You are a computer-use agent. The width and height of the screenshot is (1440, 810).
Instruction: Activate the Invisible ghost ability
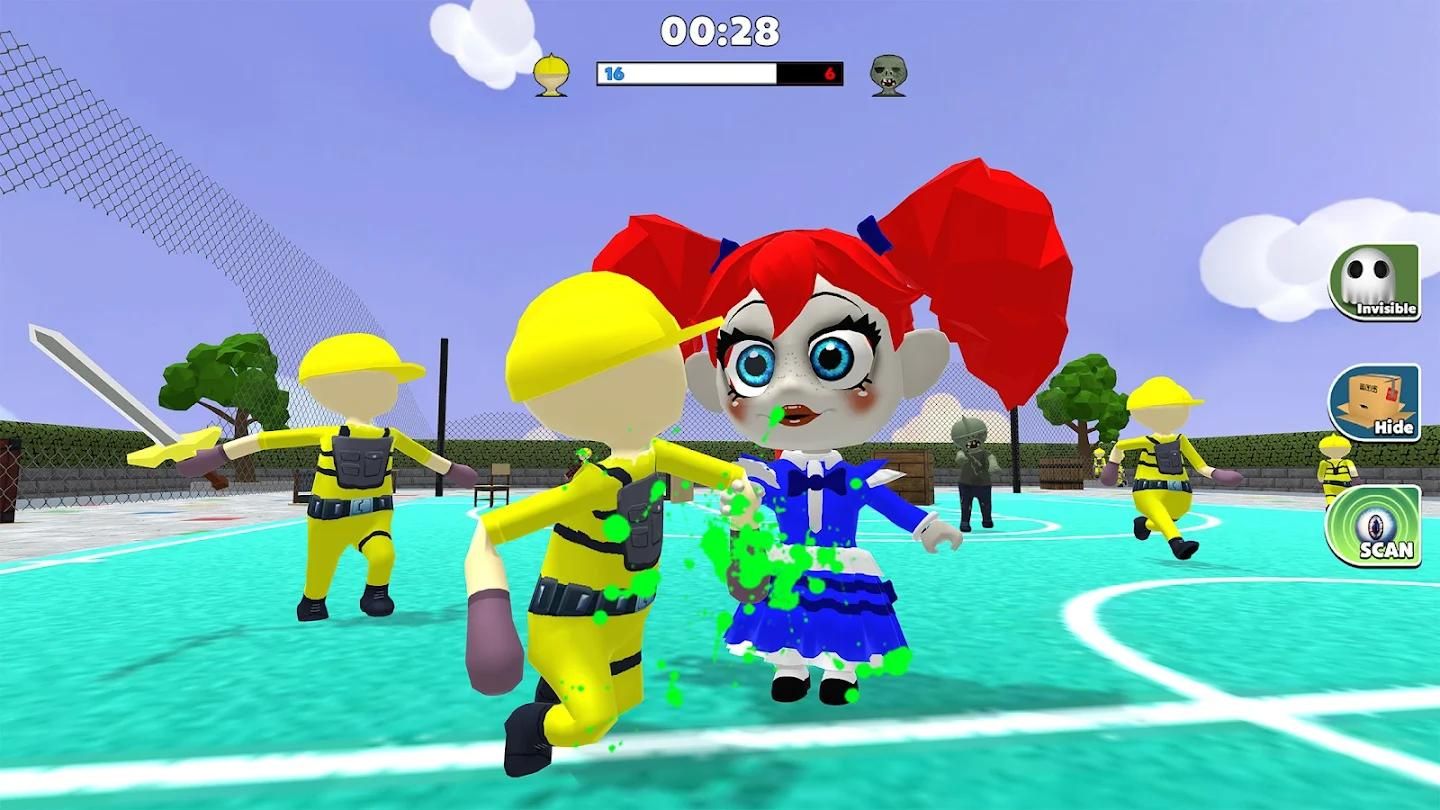(x=1374, y=282)
